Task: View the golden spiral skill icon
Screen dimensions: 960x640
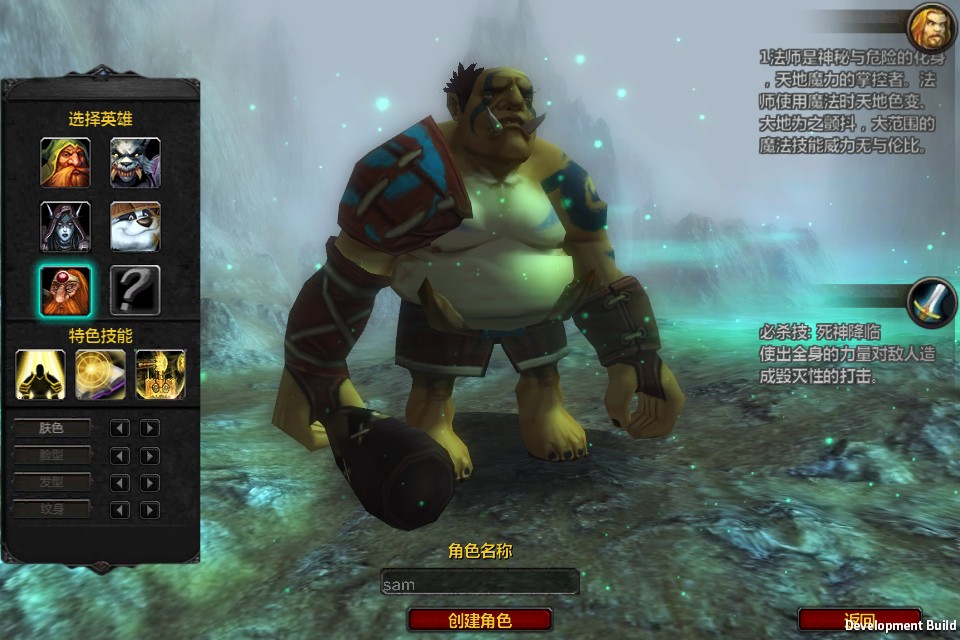Action: click(101, 374)
